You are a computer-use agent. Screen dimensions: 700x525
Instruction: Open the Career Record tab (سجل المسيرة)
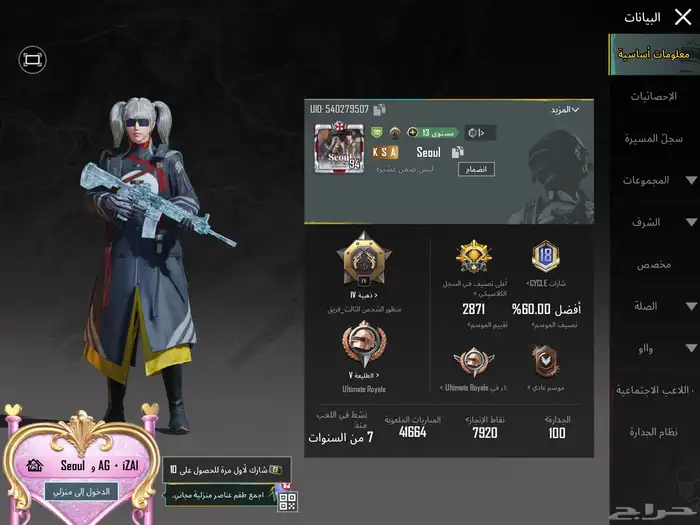(x=653, y=138)
